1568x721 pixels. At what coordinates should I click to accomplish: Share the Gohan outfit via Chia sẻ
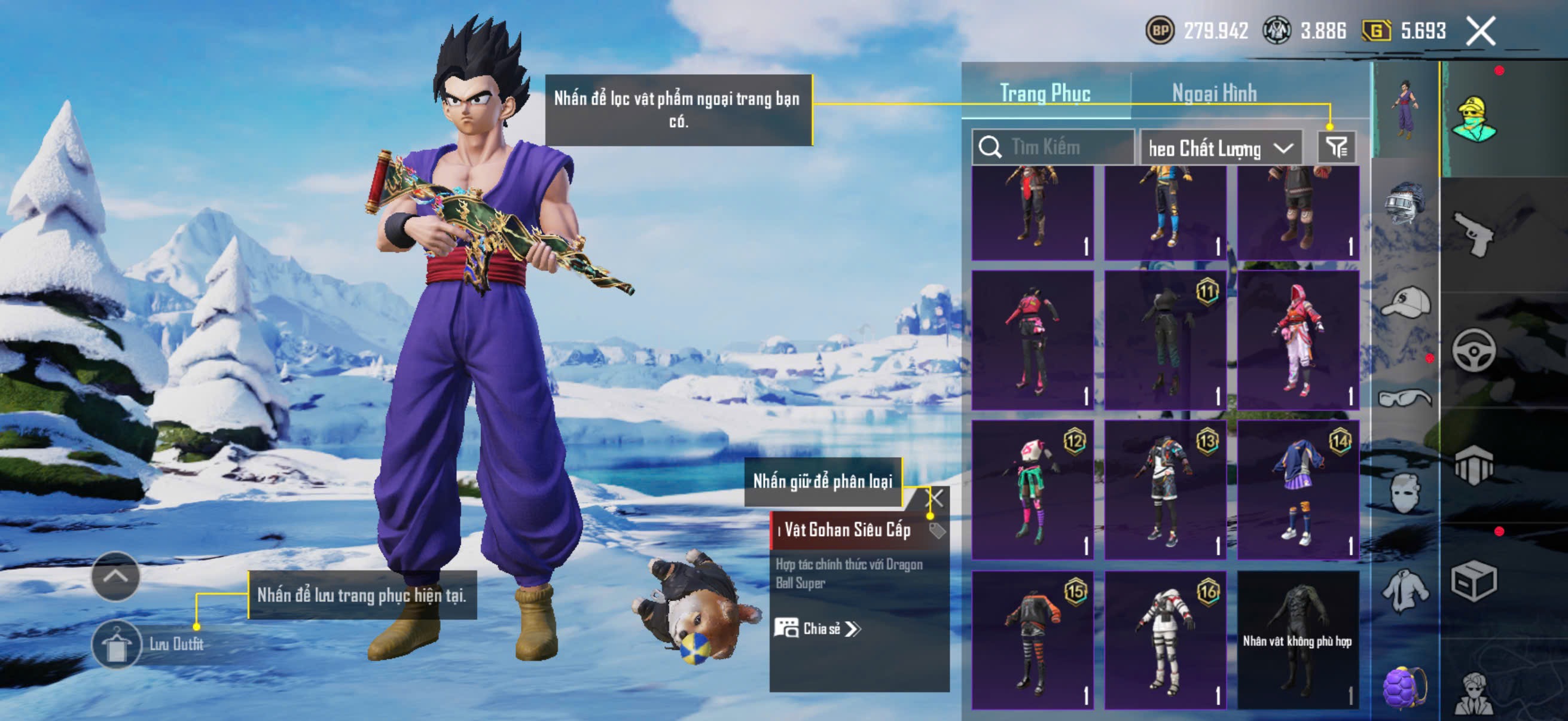coord(817,628)
